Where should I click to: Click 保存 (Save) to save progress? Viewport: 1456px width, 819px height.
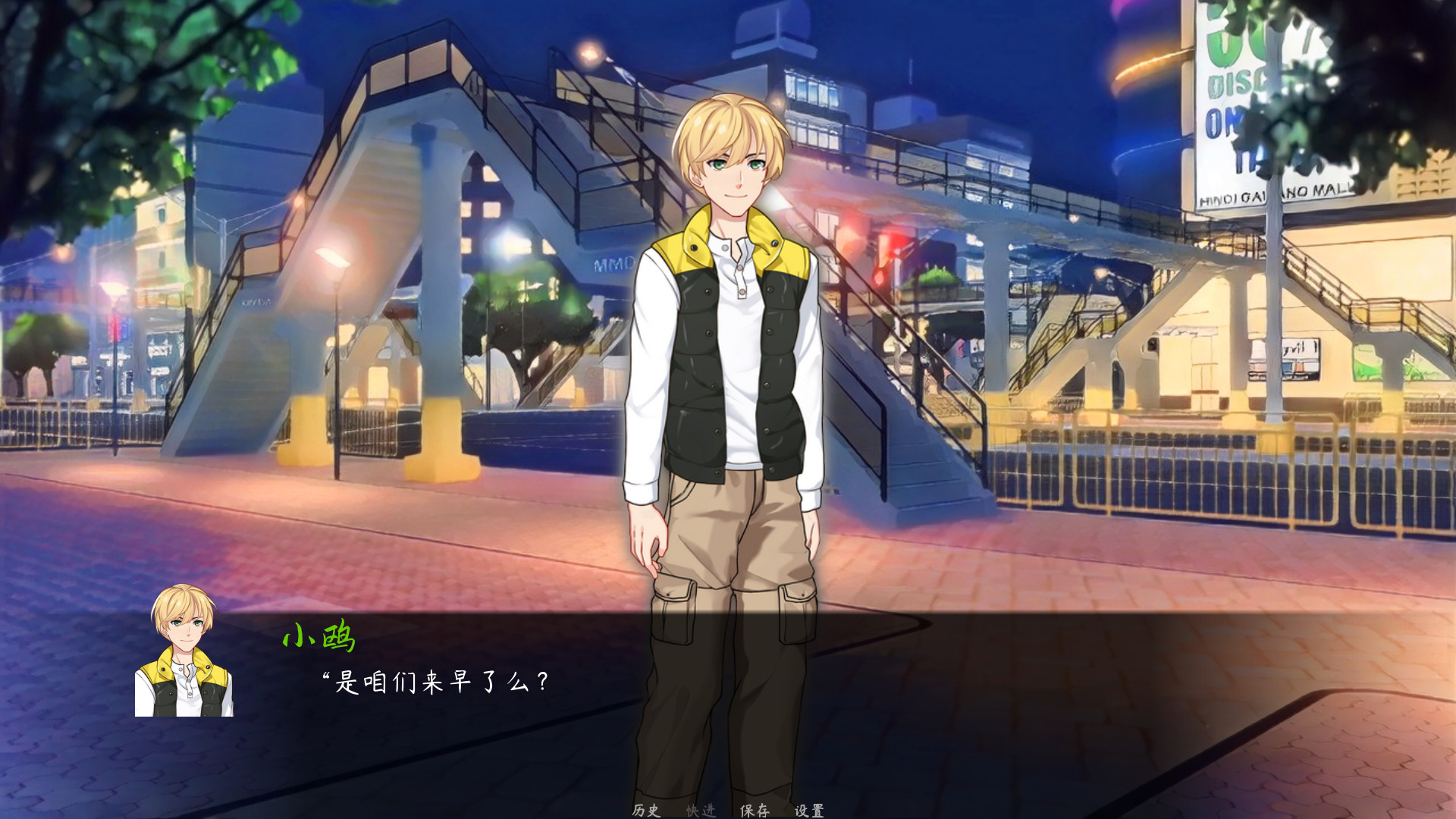coord(755,809)
